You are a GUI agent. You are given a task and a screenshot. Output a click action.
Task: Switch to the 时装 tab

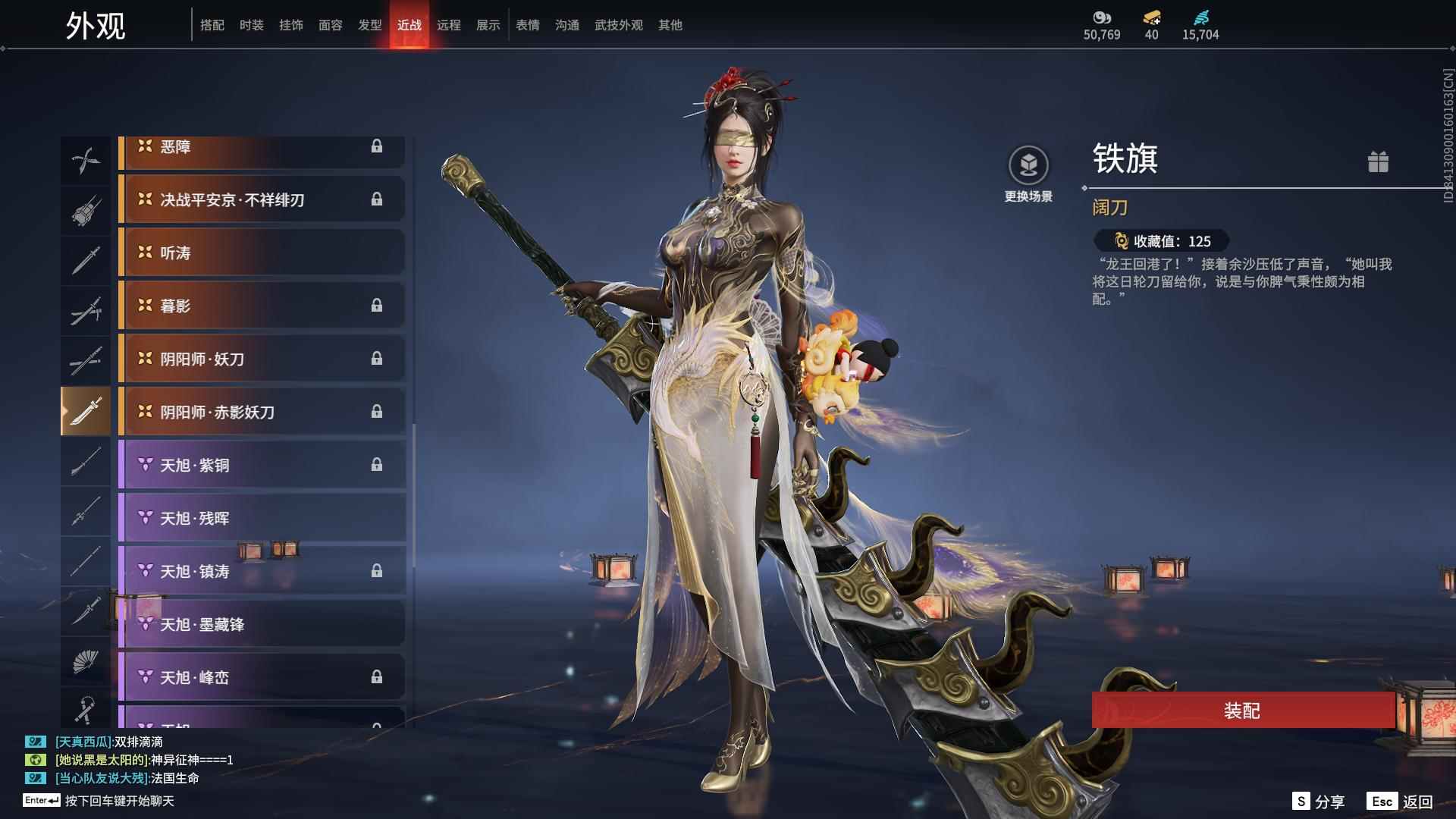point(253,25)
